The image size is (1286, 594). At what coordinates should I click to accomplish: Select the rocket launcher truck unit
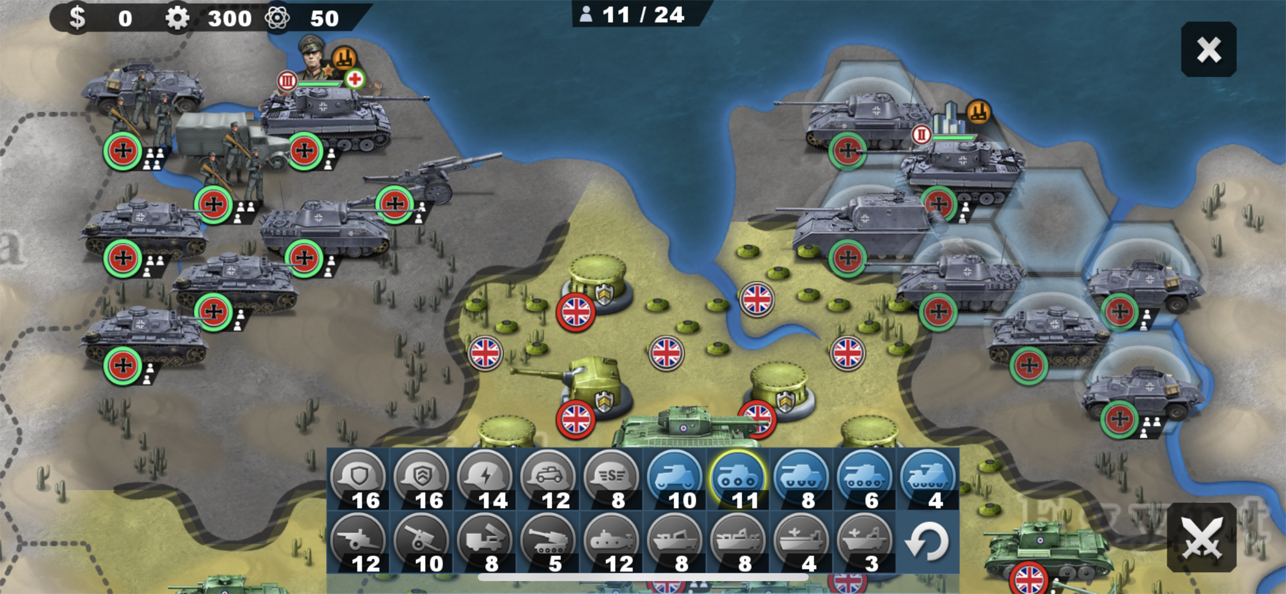(485, 542)
